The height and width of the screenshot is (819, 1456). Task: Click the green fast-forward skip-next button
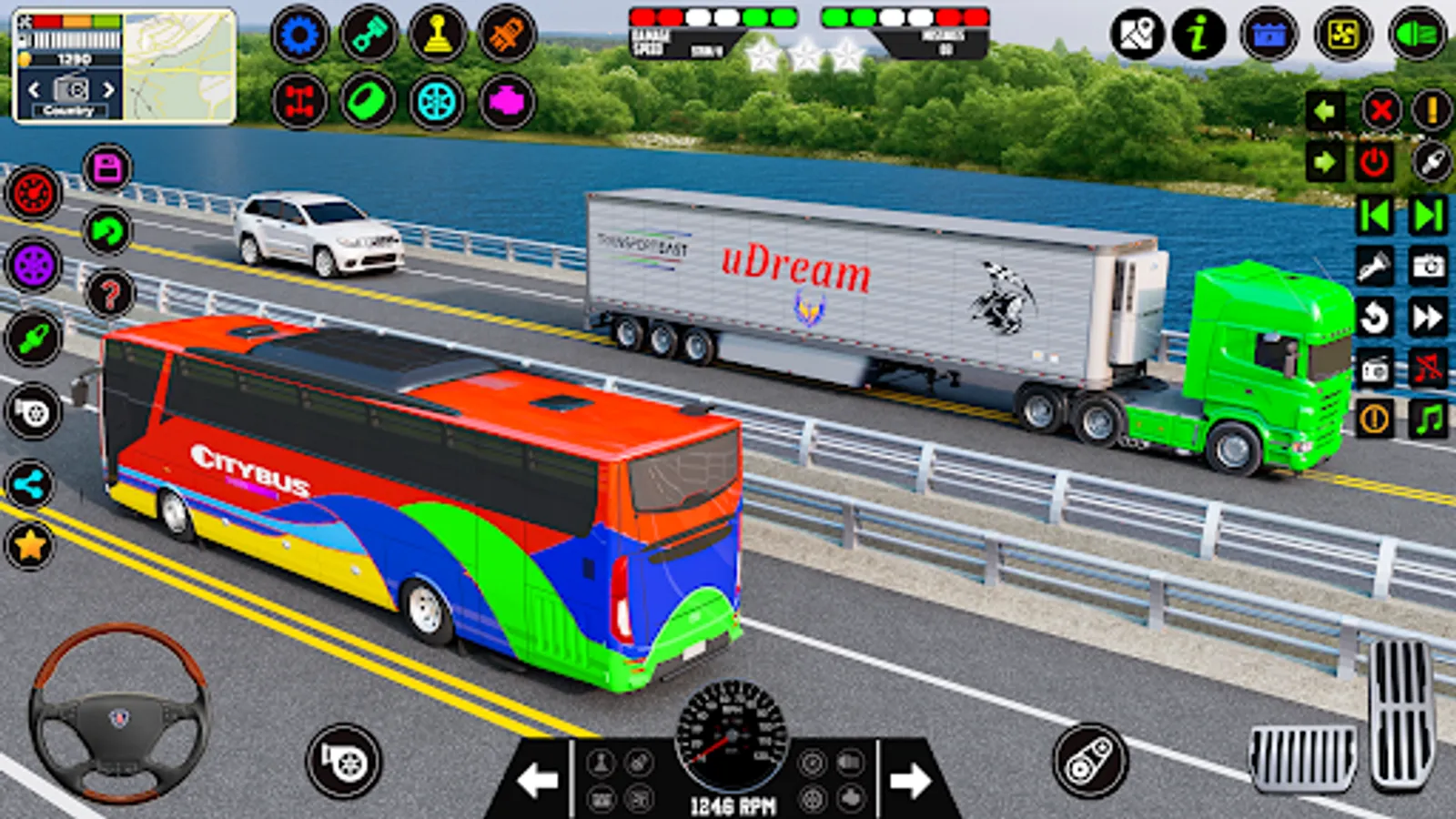[x=1429, y=216]
